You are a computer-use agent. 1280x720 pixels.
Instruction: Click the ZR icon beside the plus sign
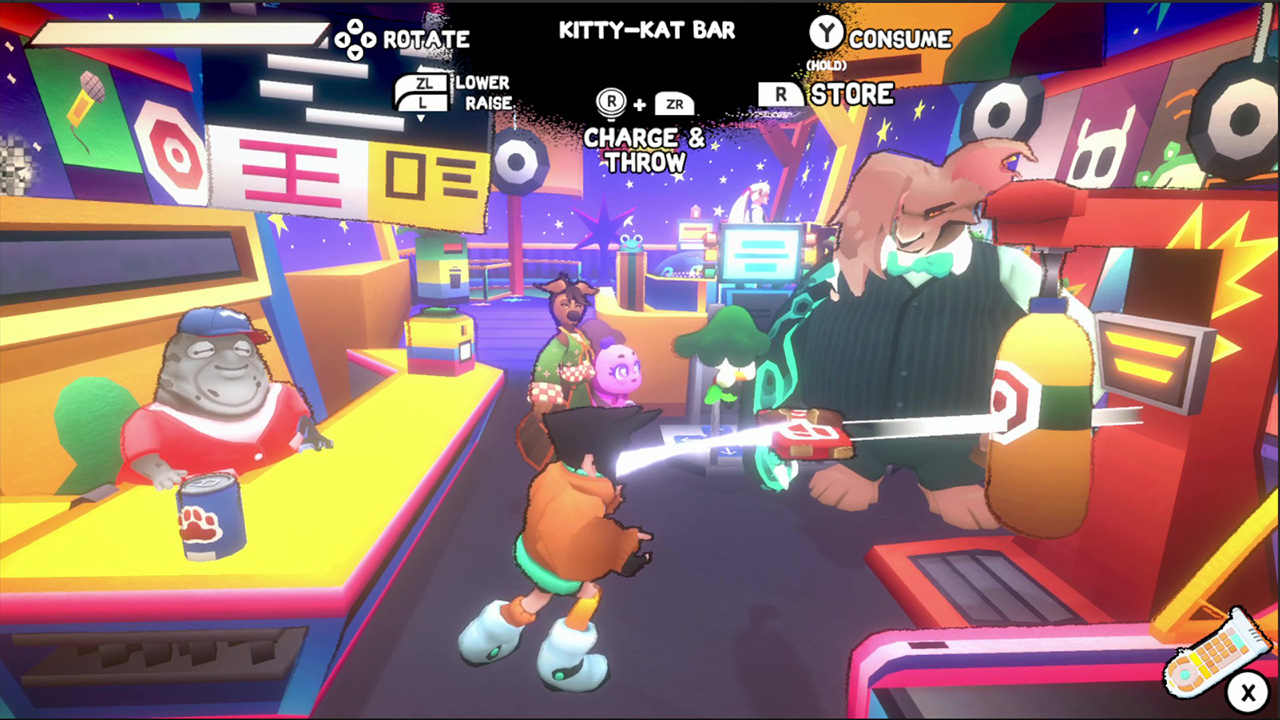[675, 102]
